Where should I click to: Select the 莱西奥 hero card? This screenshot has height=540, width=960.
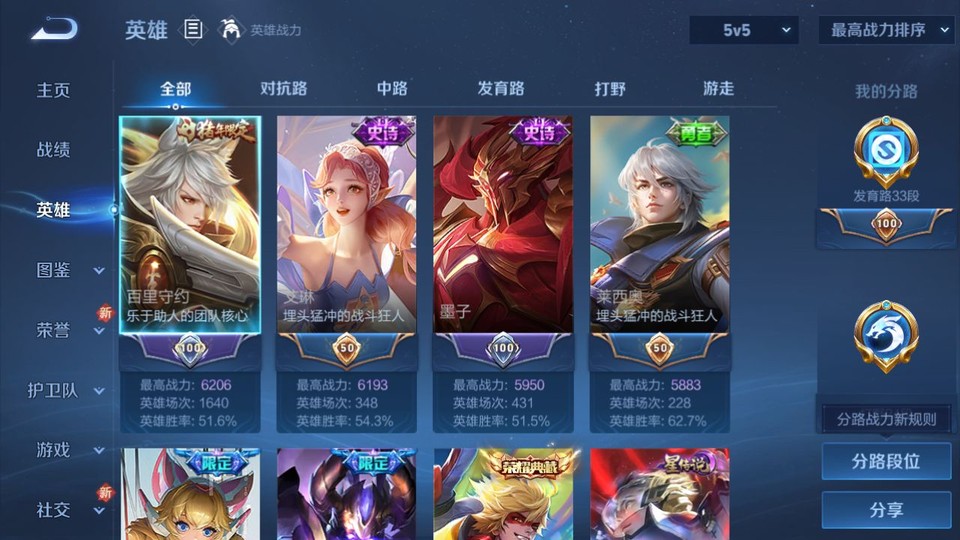[x=659, y=225]
